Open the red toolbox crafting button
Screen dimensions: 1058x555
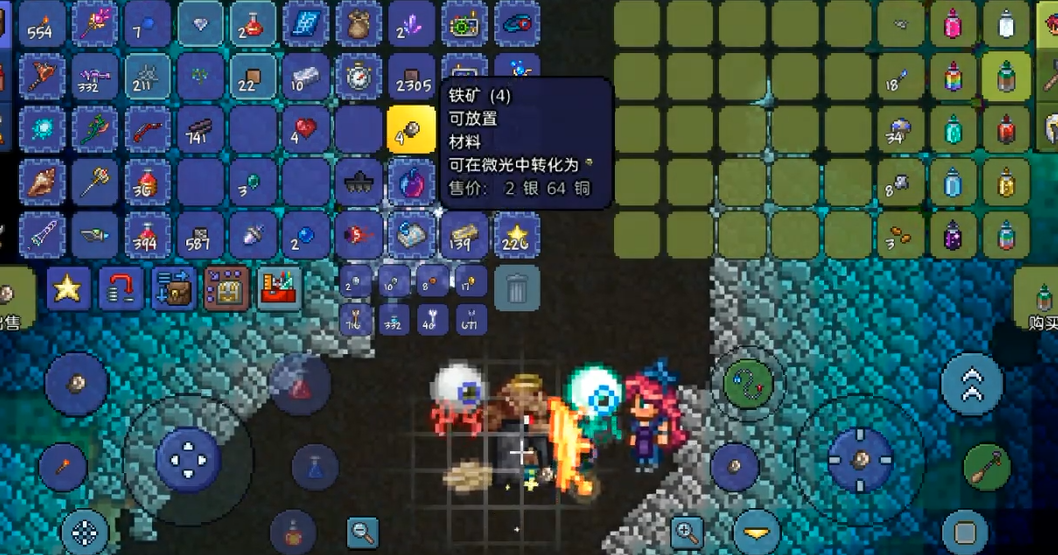(280, 288)
